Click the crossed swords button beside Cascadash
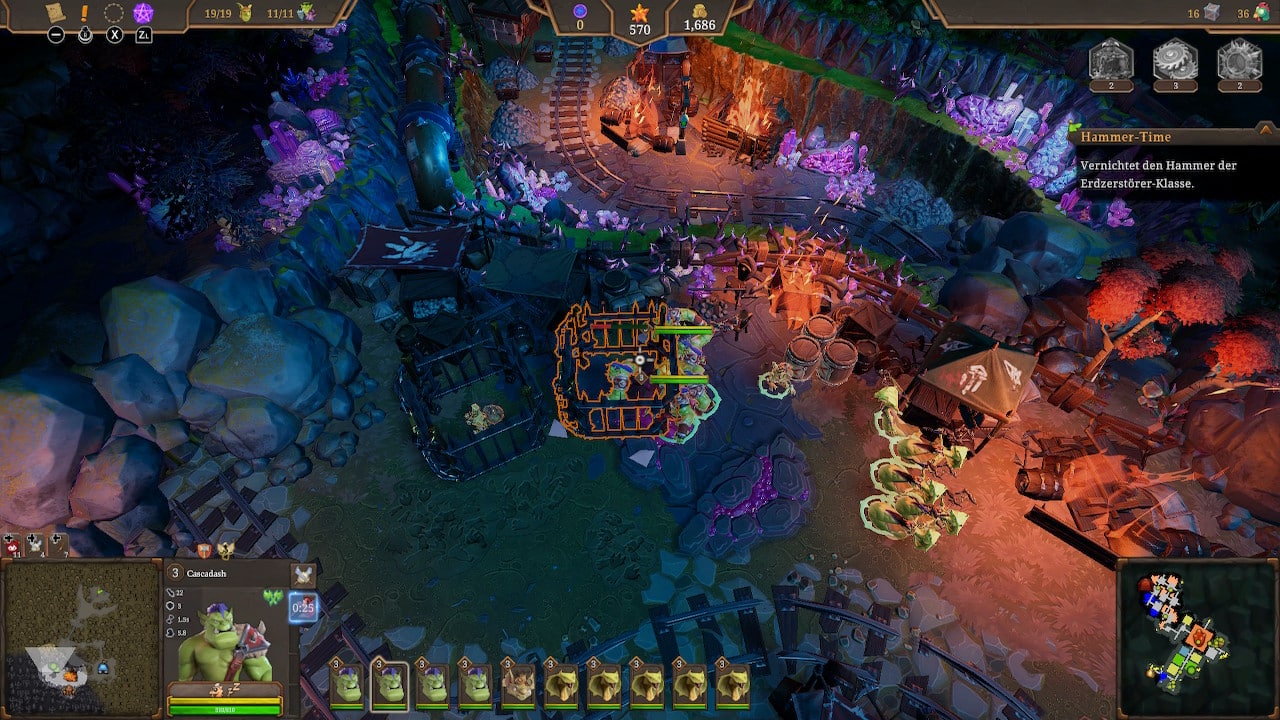Viewport: 1280px width, 720px height. tap(303, 574)
